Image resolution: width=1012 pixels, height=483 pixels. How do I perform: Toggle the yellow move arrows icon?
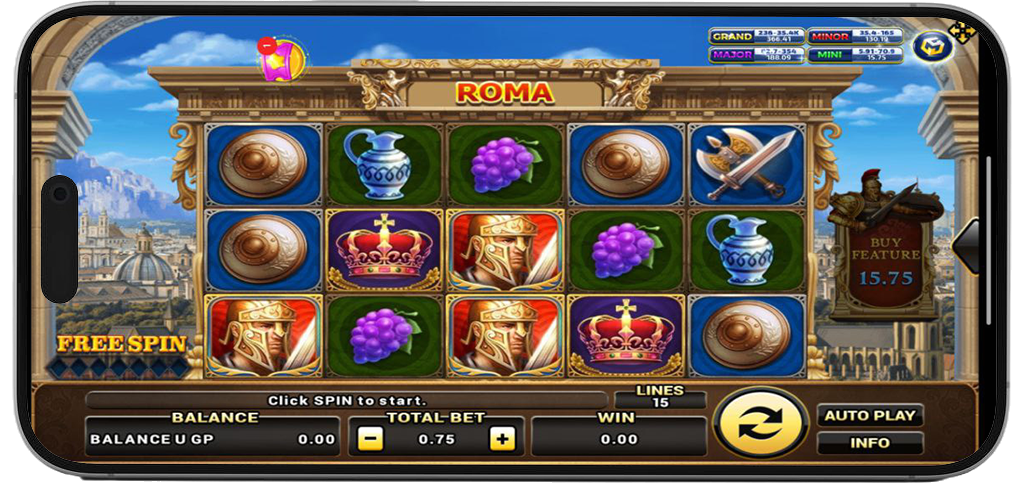(962, 32)
